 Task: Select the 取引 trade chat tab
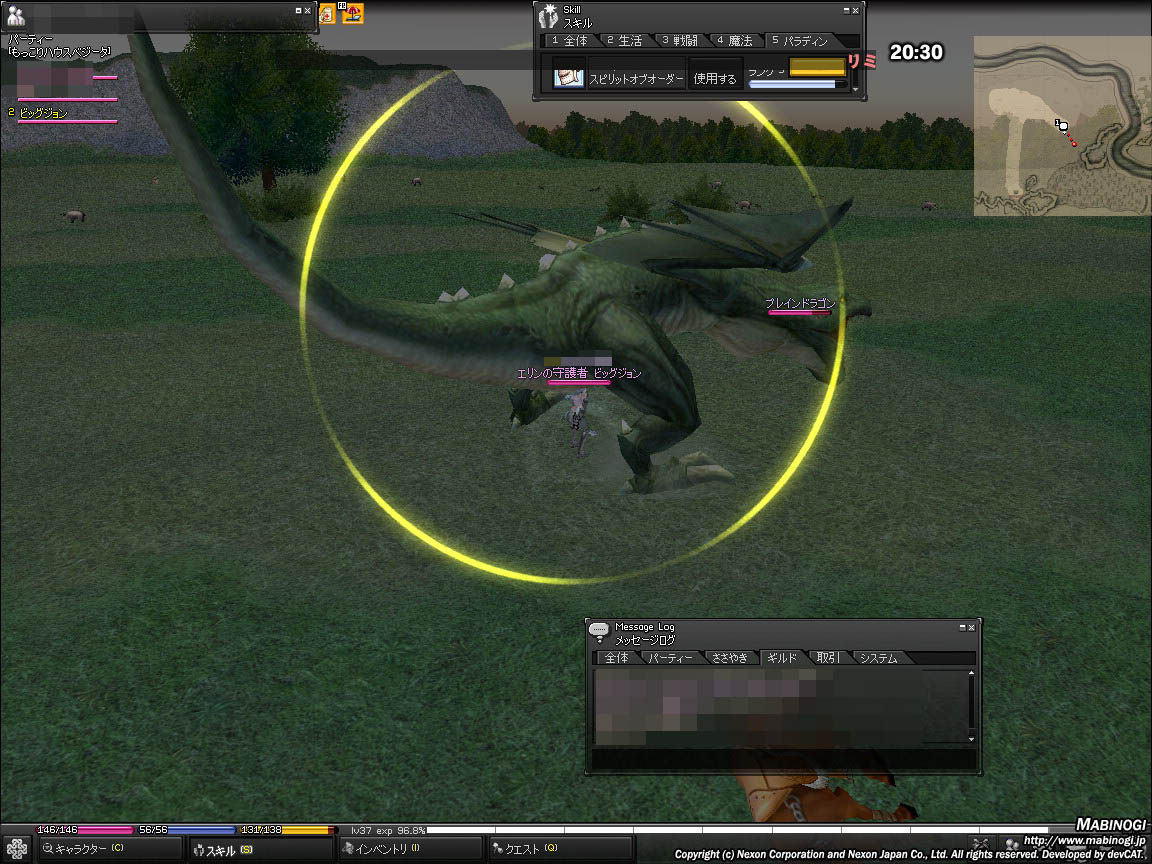click(x=827, y=658)
